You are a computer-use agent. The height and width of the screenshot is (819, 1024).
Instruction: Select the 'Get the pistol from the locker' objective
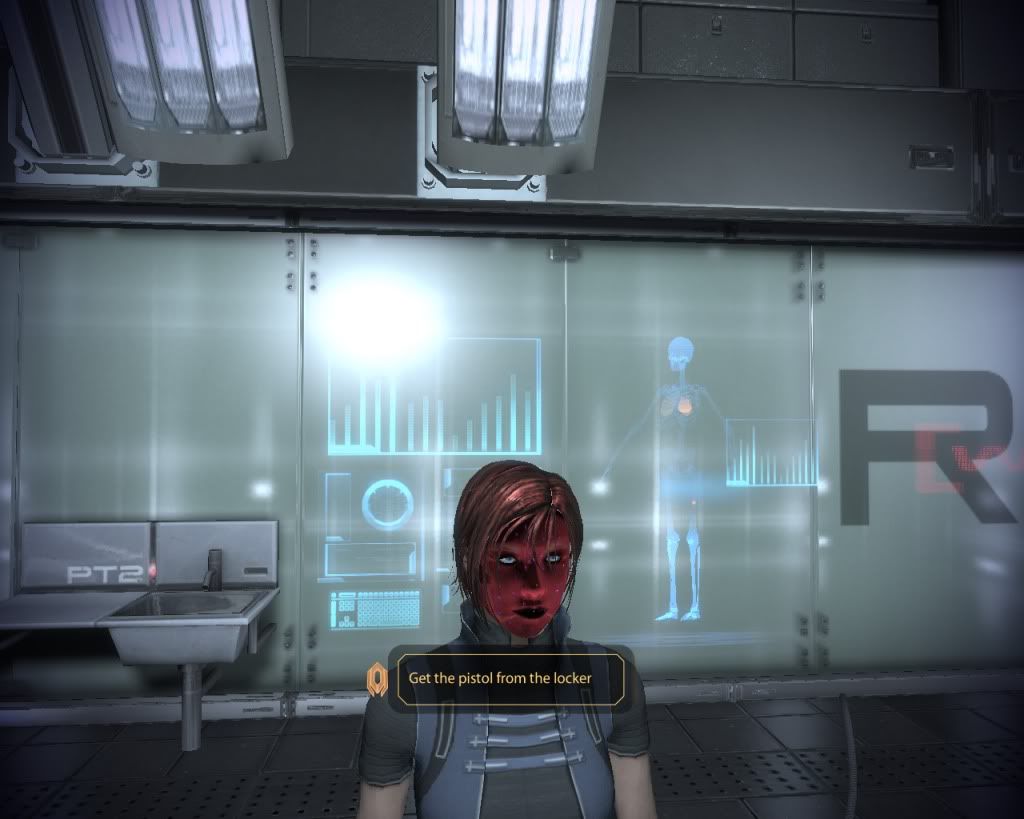[500, 678]
